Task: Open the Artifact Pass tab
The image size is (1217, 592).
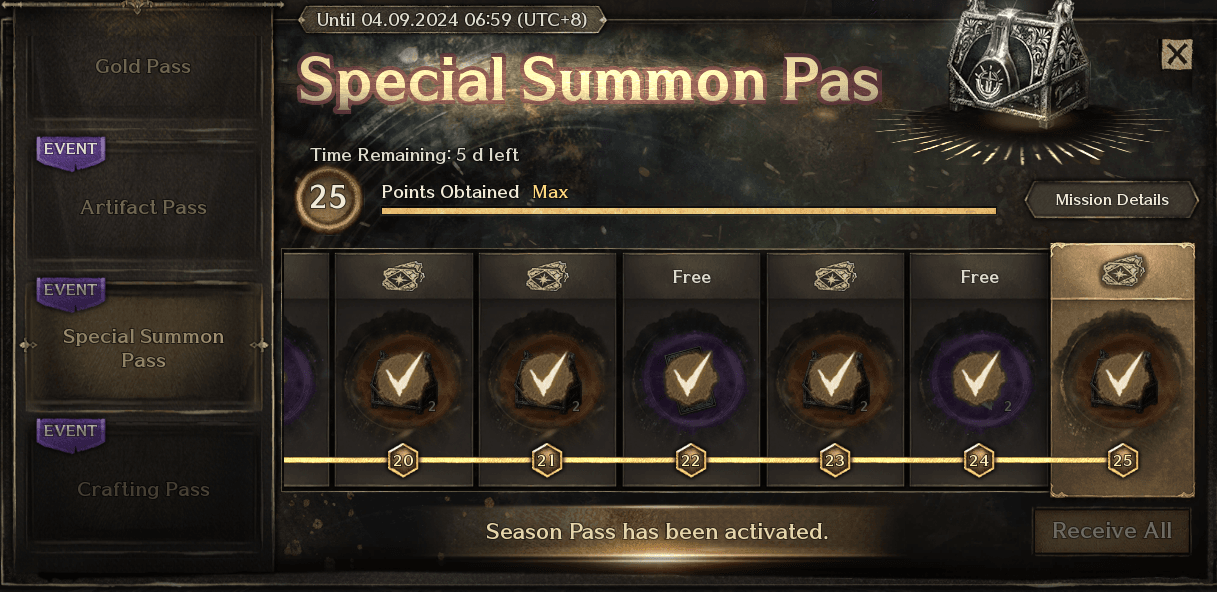Action: click(x=143, y=208)
